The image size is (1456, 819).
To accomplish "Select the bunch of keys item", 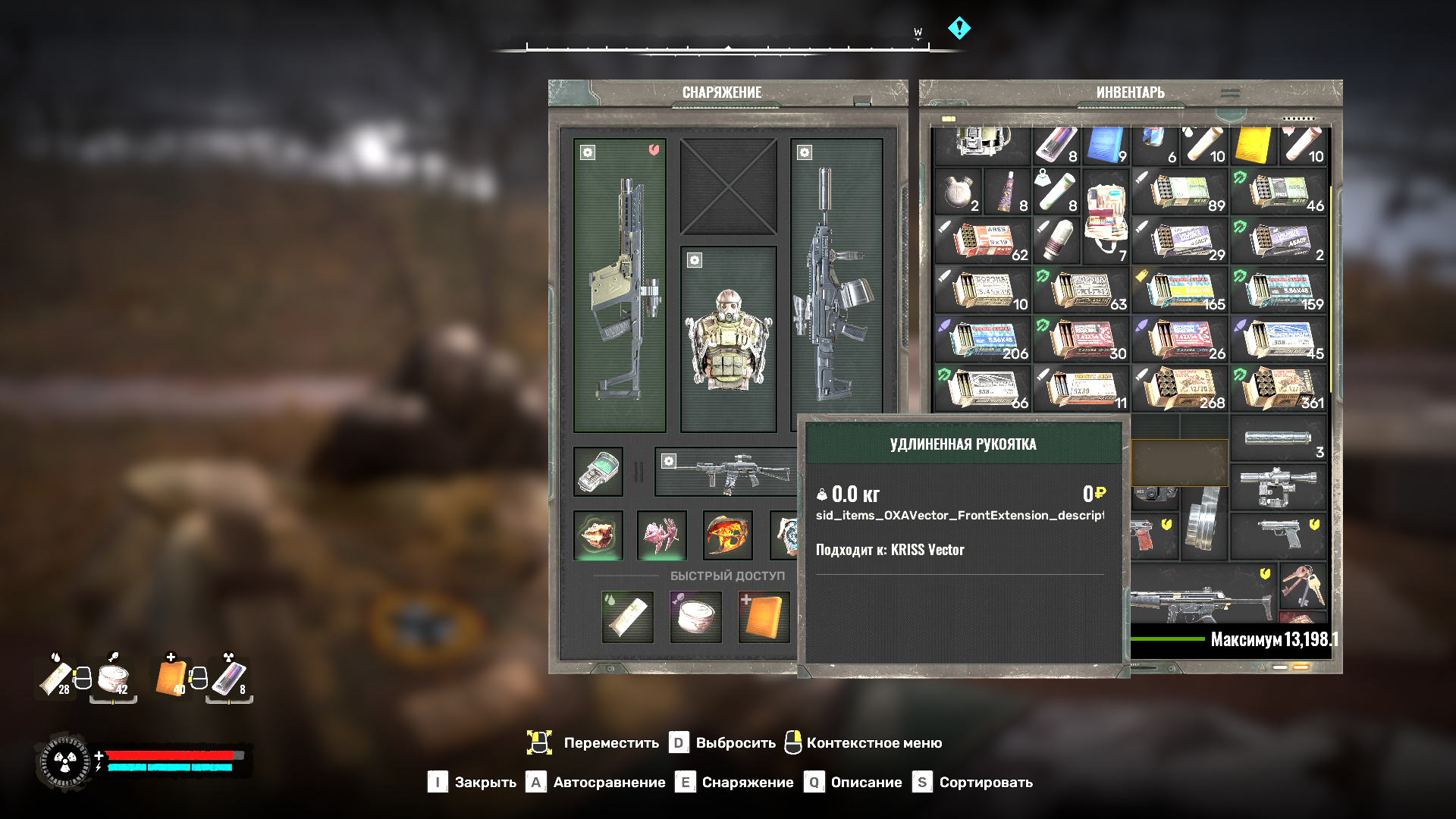I will point(1302,585).
